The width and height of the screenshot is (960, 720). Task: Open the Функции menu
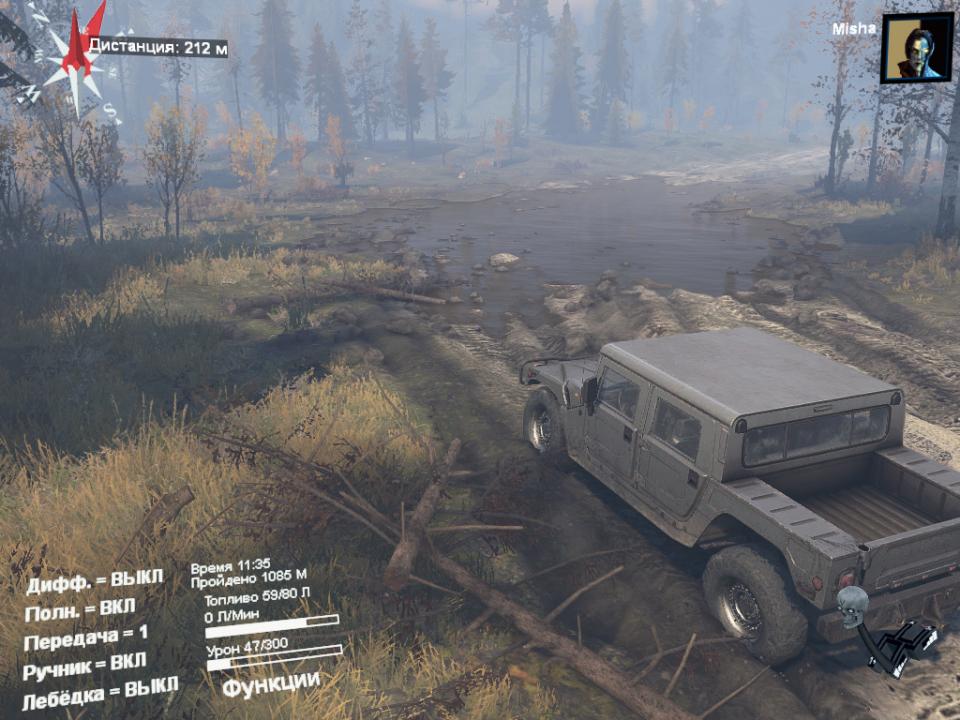[271, 685]
